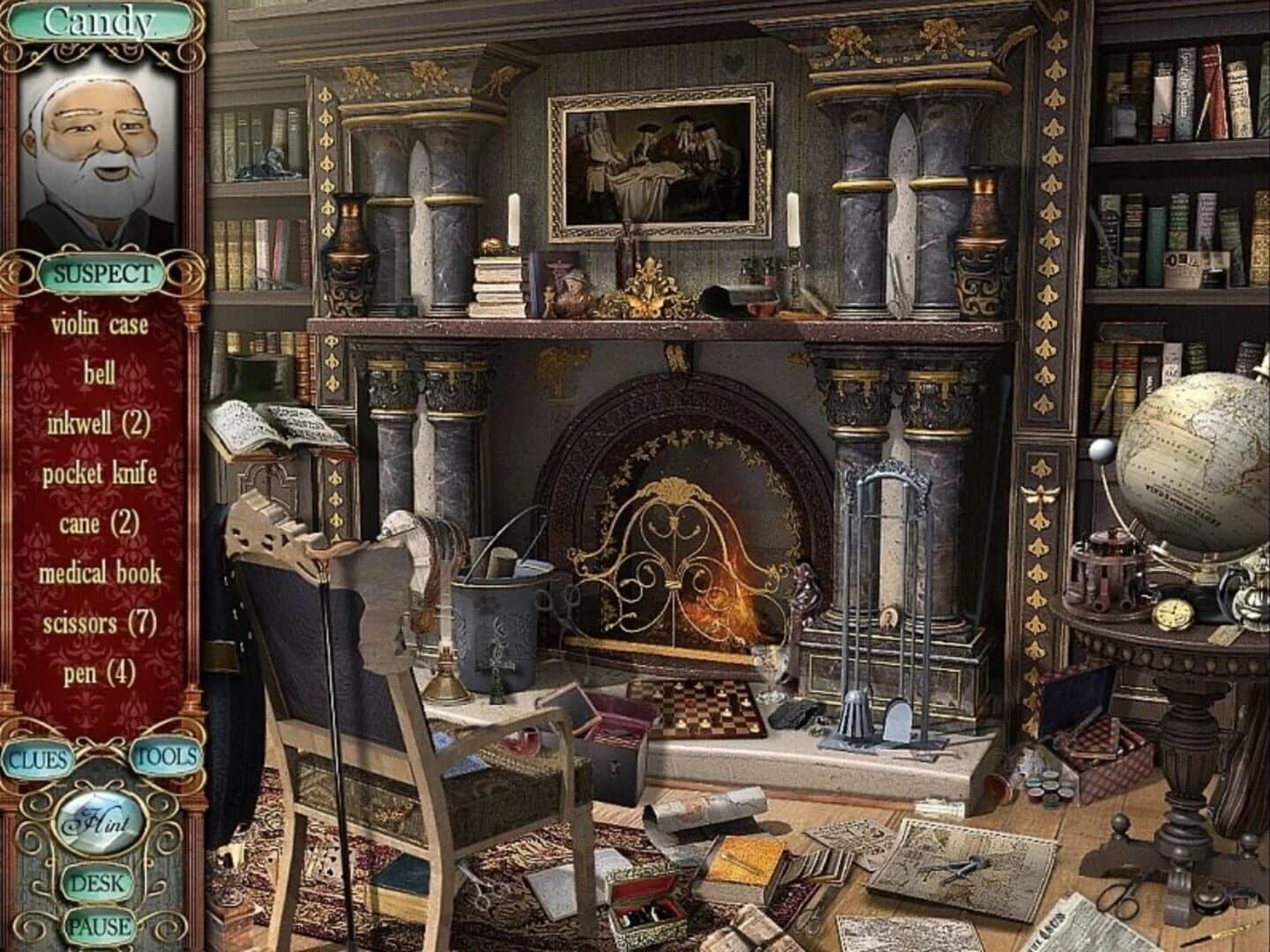
Task: Click the suspect portrait of the old man
Action: pyautogui.click(x=100, y=154)
